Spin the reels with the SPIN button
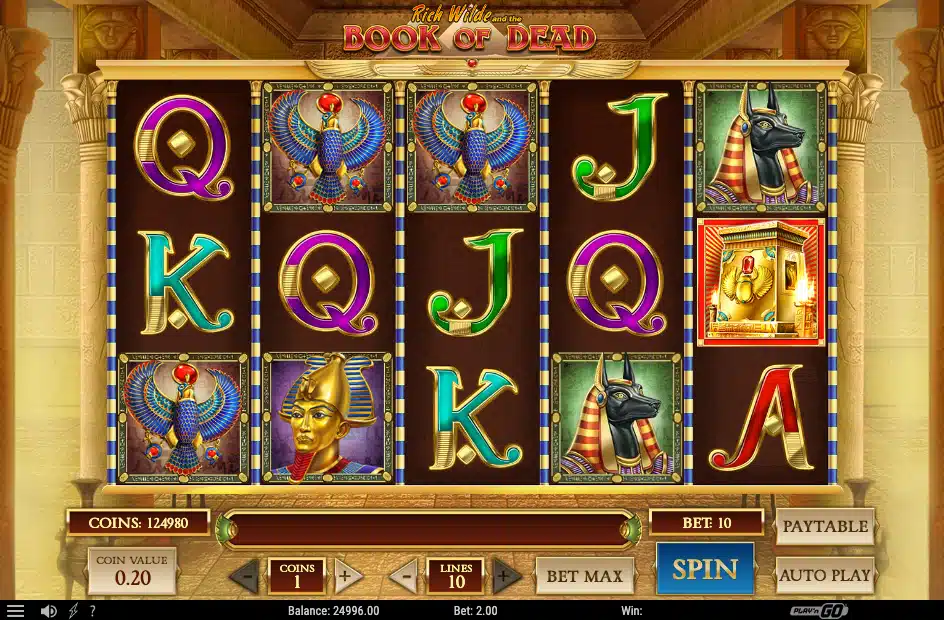944x620 pixels. (704, 569)
